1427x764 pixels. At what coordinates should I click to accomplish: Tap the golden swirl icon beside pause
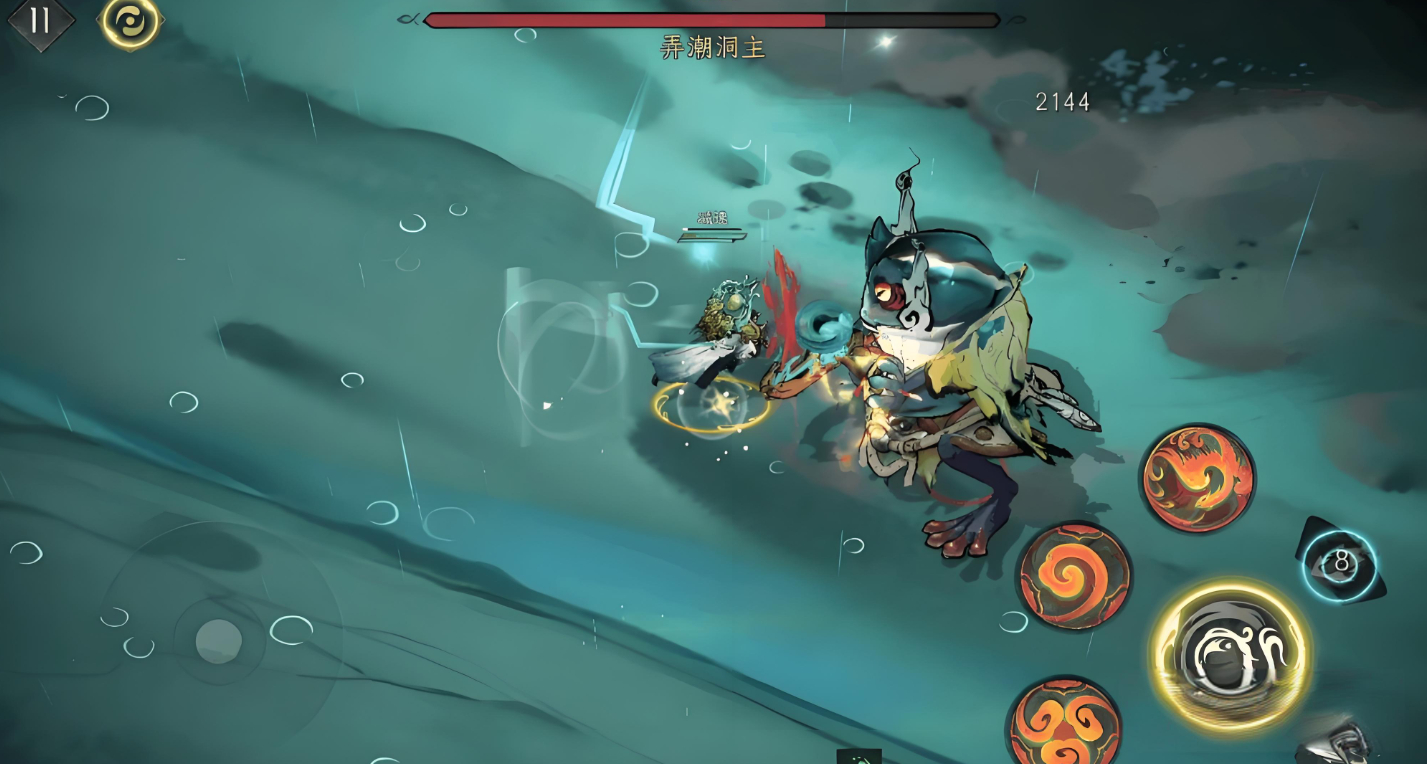pos(130,20)
